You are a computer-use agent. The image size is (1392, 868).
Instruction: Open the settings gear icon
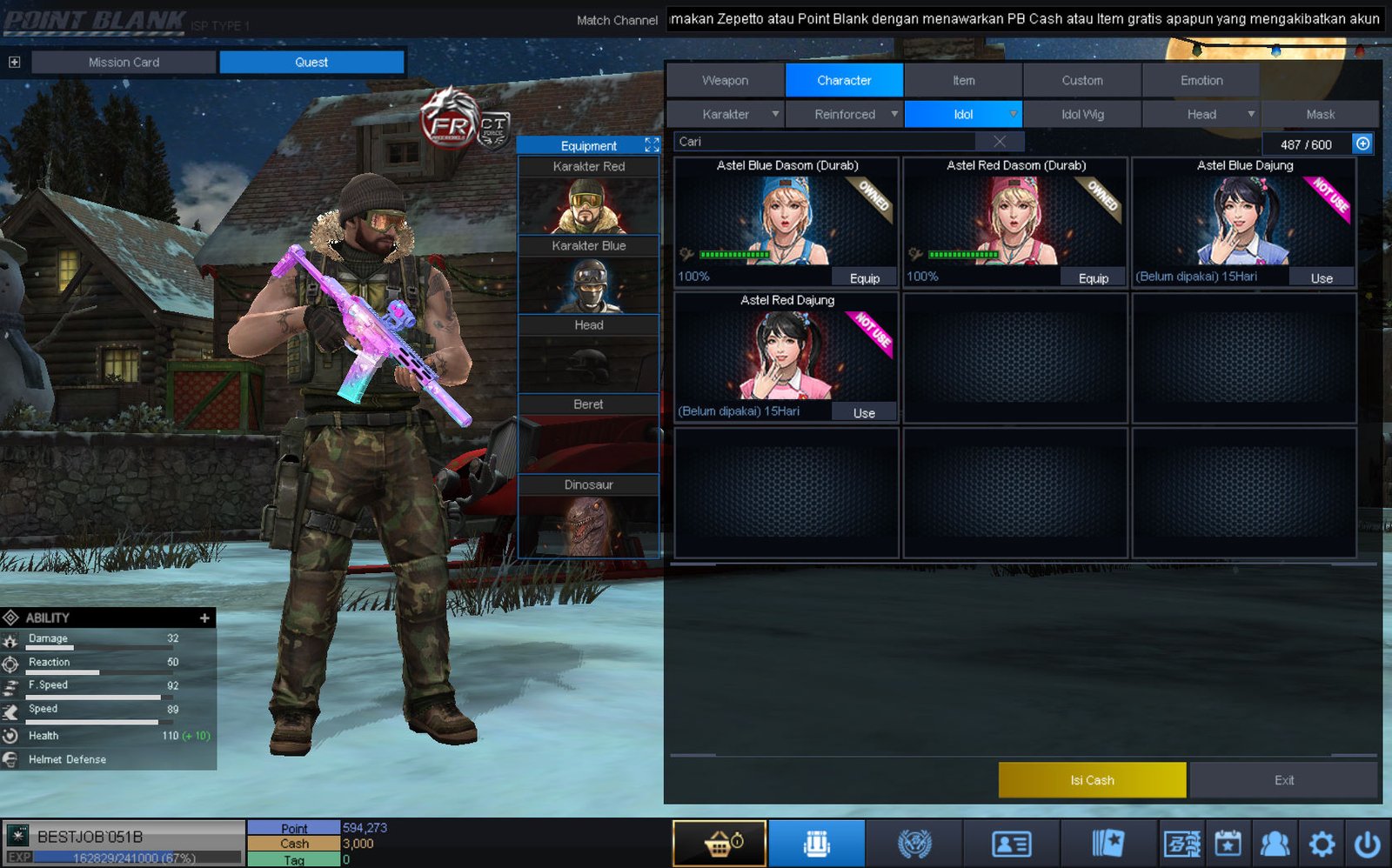point(1322,844)
